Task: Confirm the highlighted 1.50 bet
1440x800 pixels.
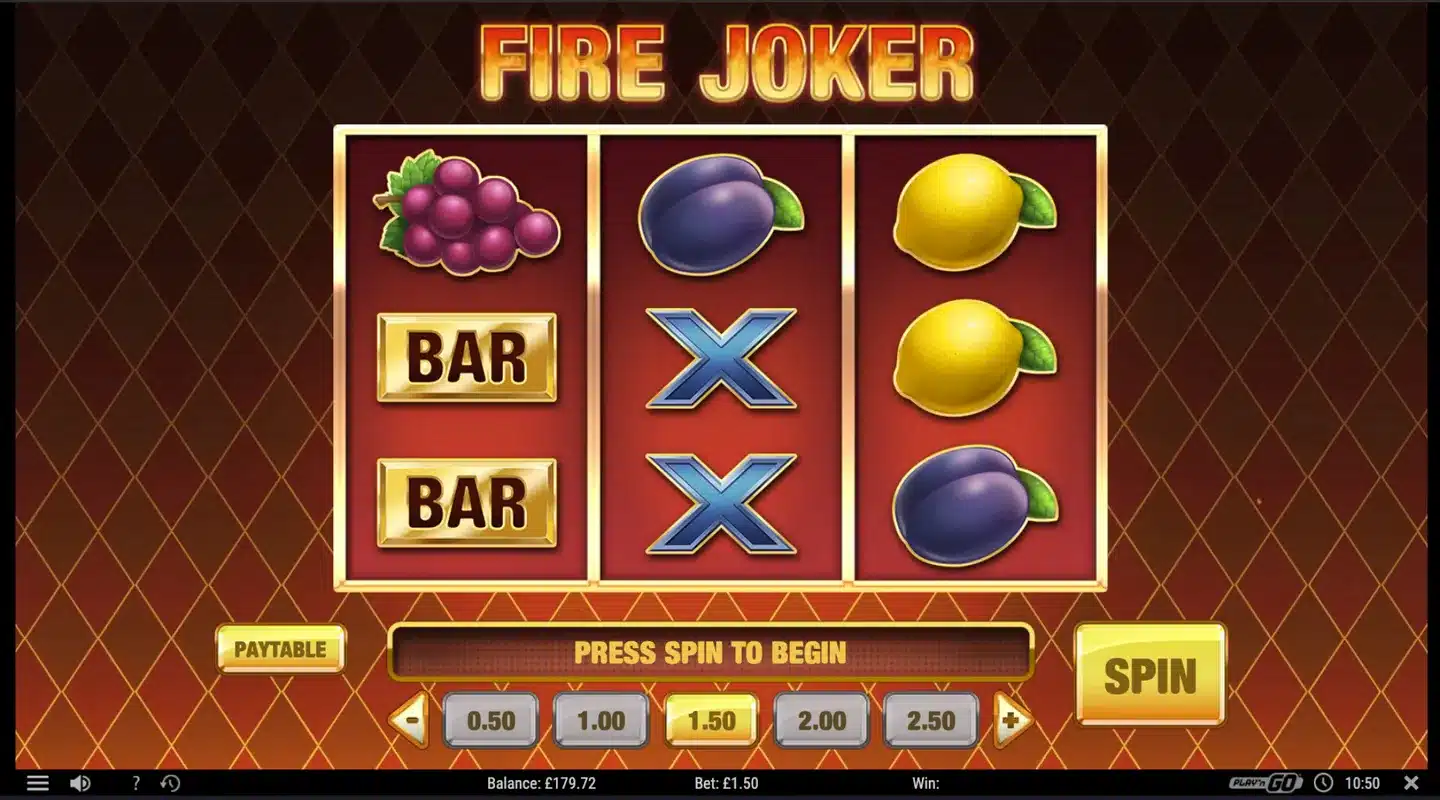Action: [x=711, y=719]
